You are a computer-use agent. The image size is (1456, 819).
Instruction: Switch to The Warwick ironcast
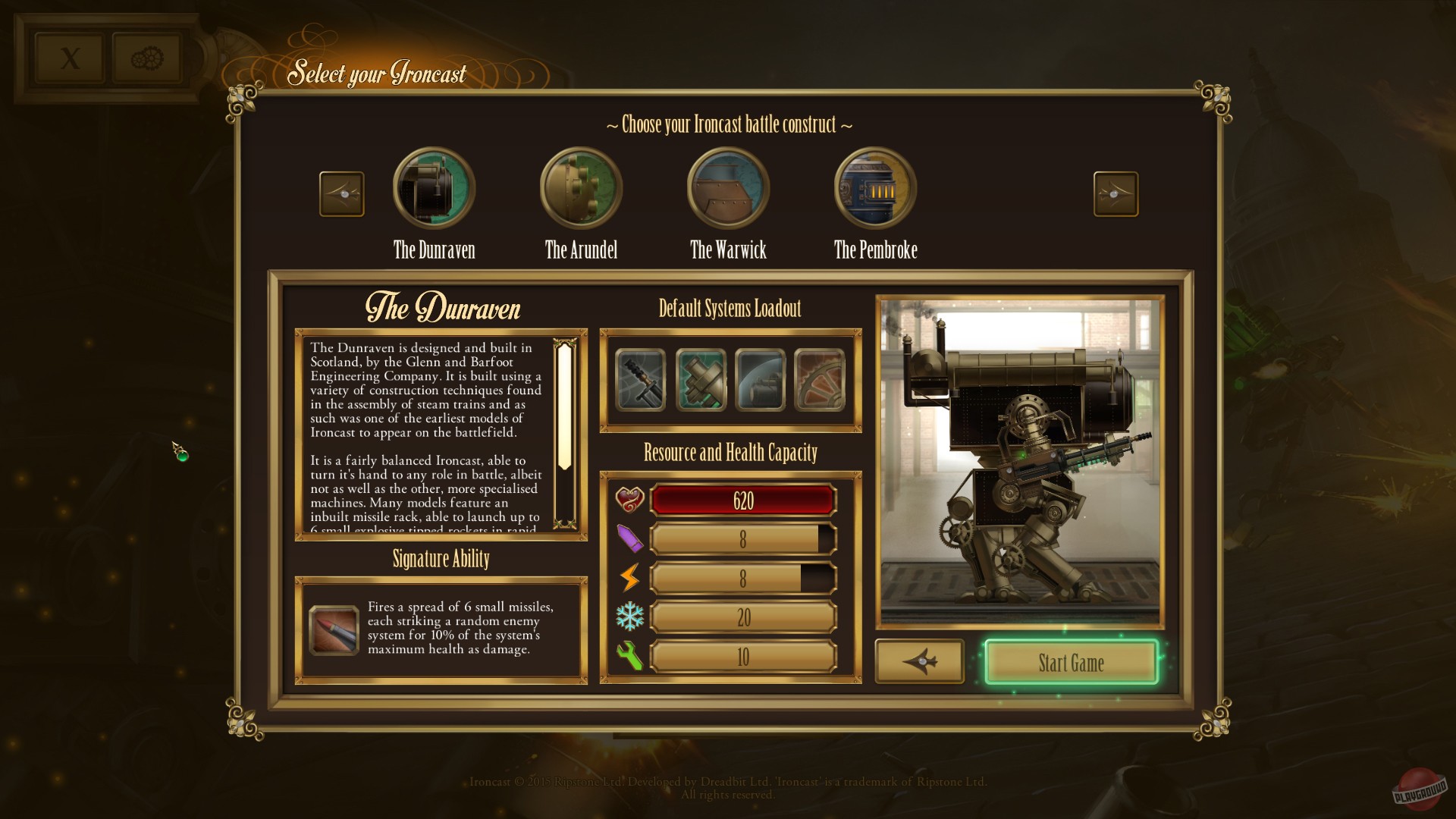pyautogui.click(x=727, y=187)
